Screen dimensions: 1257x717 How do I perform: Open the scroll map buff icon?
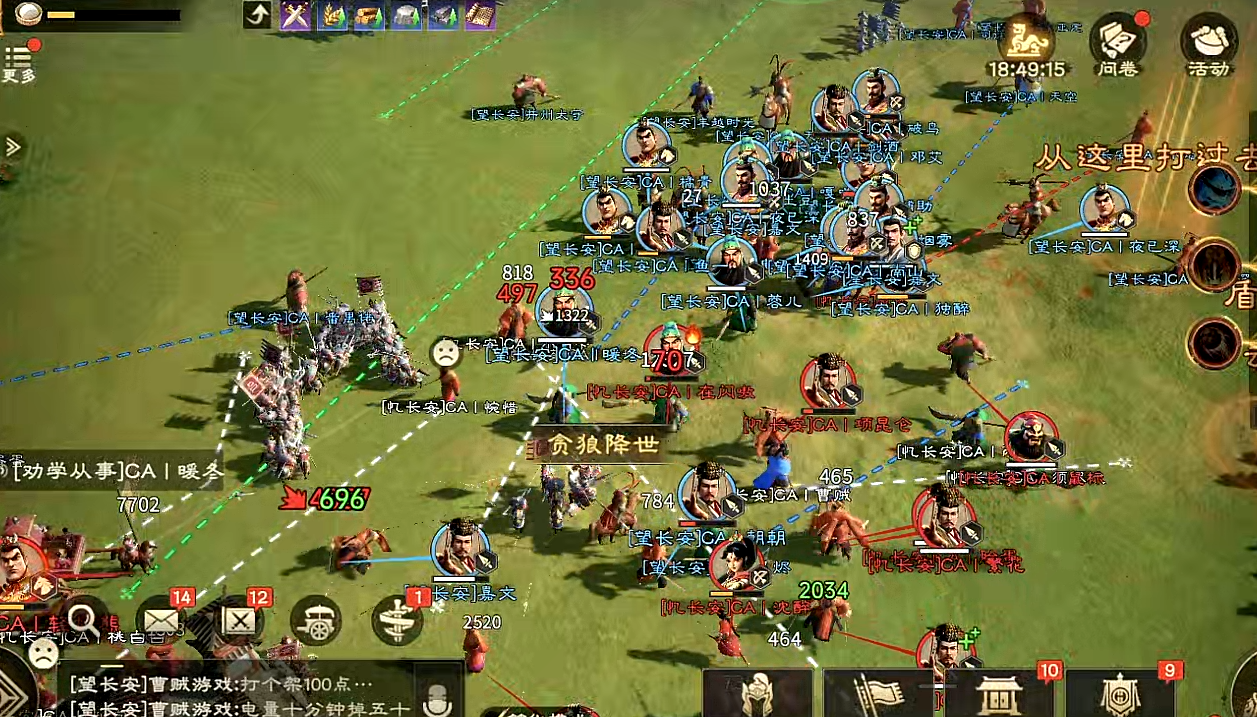pos(480,15)
